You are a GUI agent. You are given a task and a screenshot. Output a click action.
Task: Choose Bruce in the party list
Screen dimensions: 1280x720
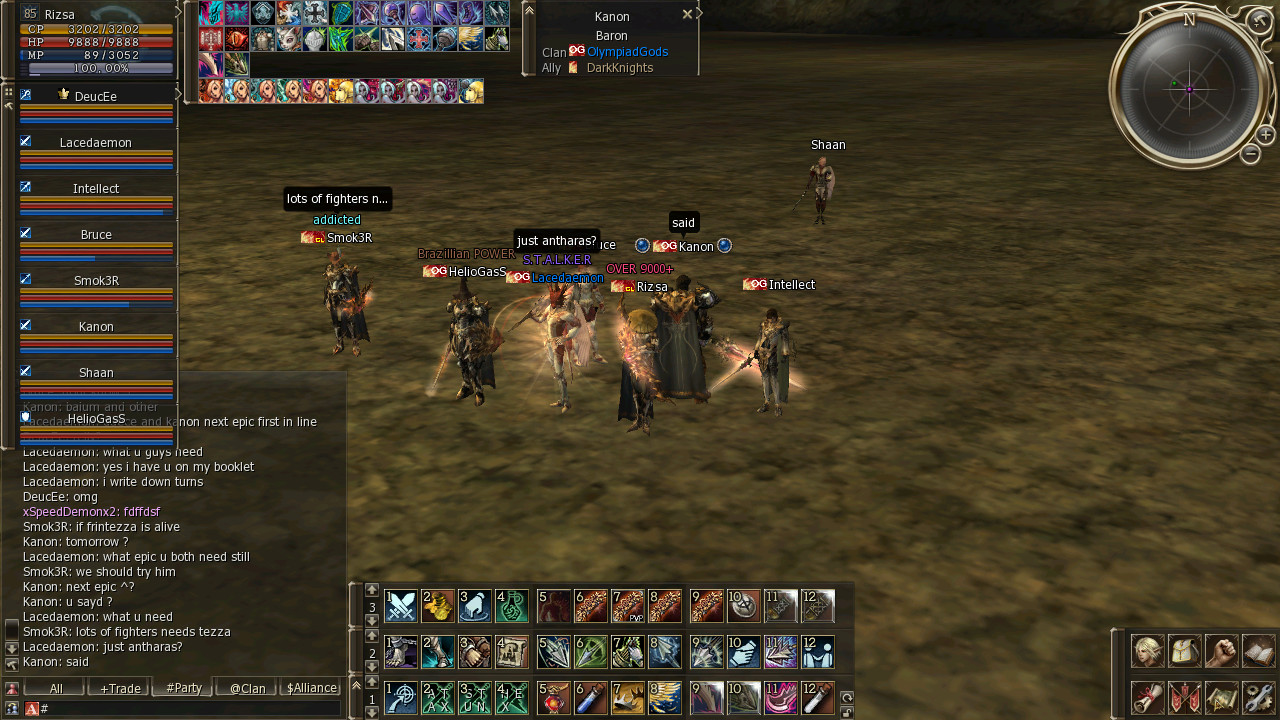[96, 235]
